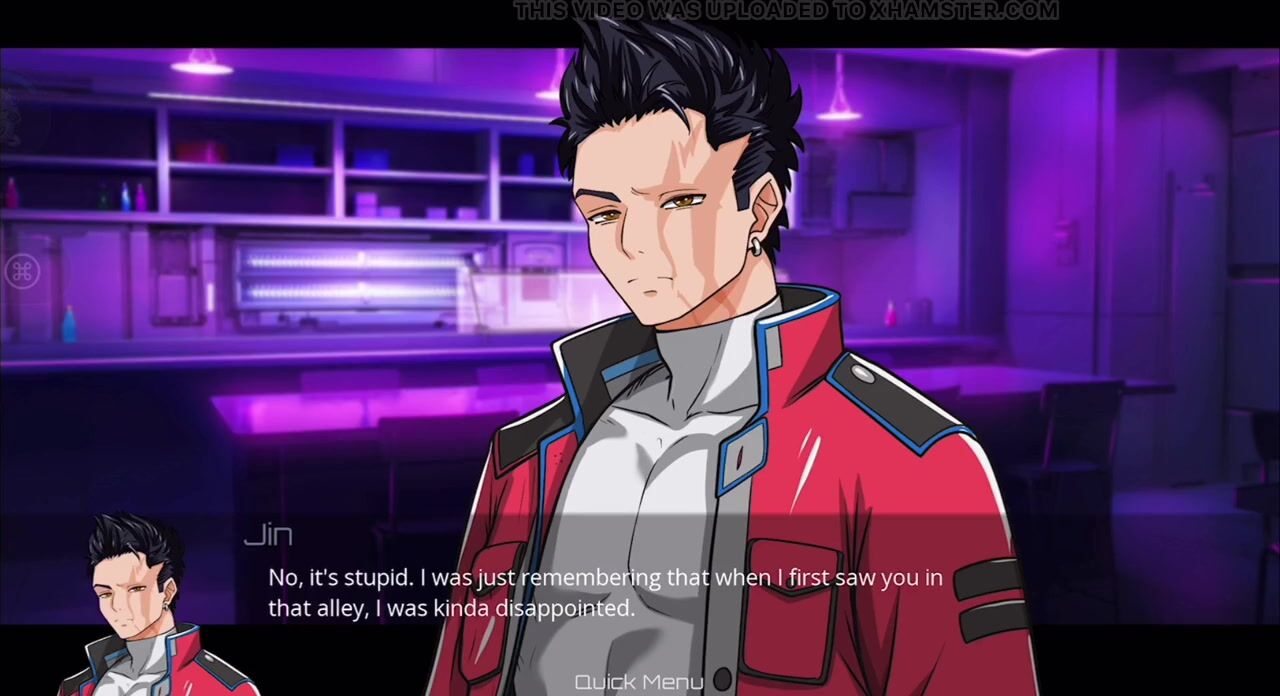Tap the circular command-symbol overlay icon
Image resolution: width=1280 pixels, height=696 pixels.
22,271
